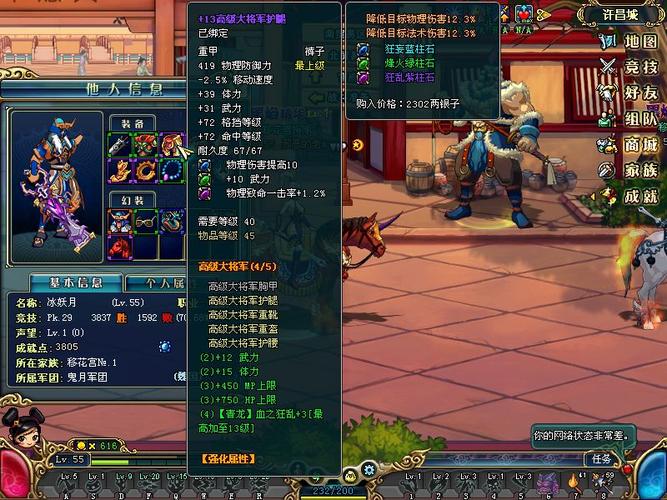Click the blue achievement orb icon
Viewport: 667px width, 500px height.
164,346
